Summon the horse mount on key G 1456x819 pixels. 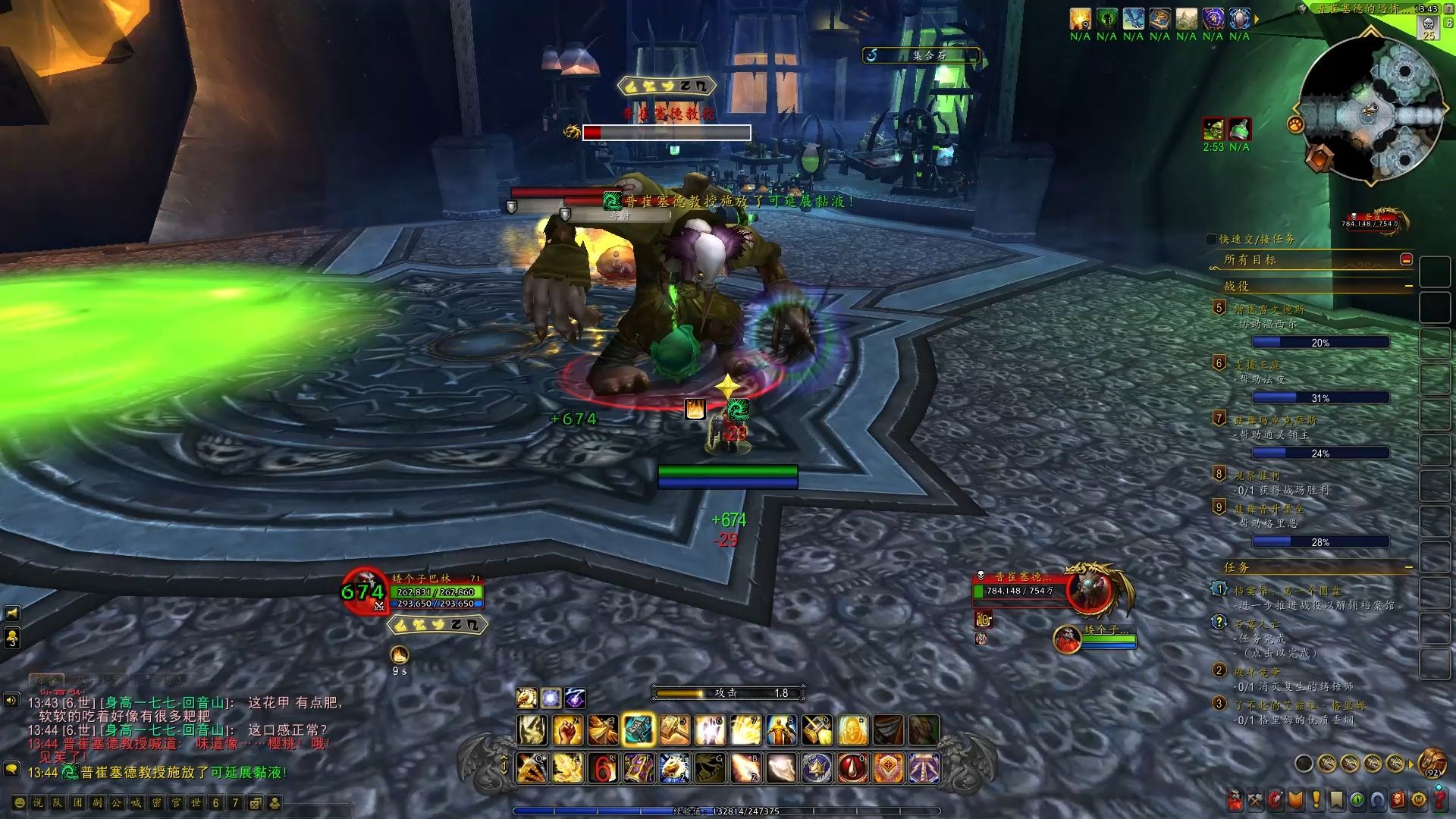pyautogui.click(x=710, y=768)
